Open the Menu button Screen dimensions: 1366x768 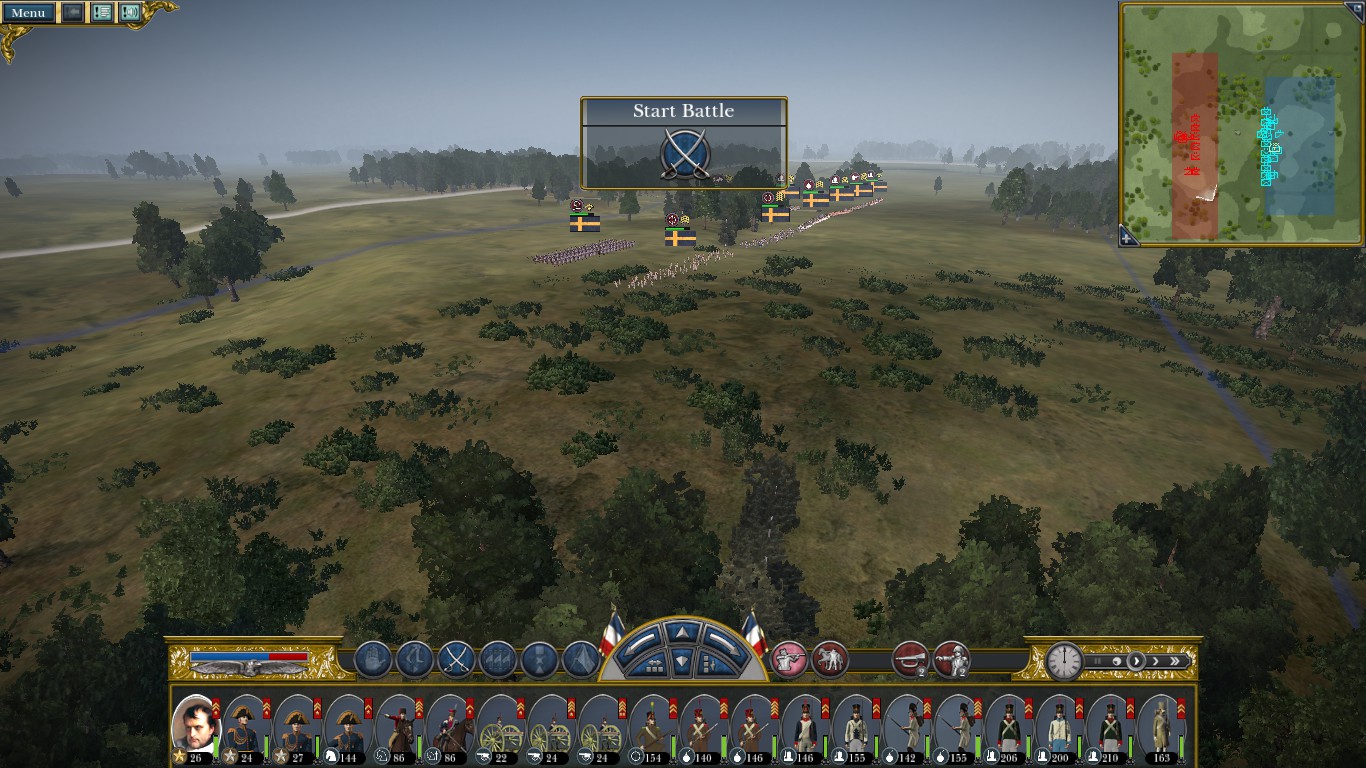point(28,13)
